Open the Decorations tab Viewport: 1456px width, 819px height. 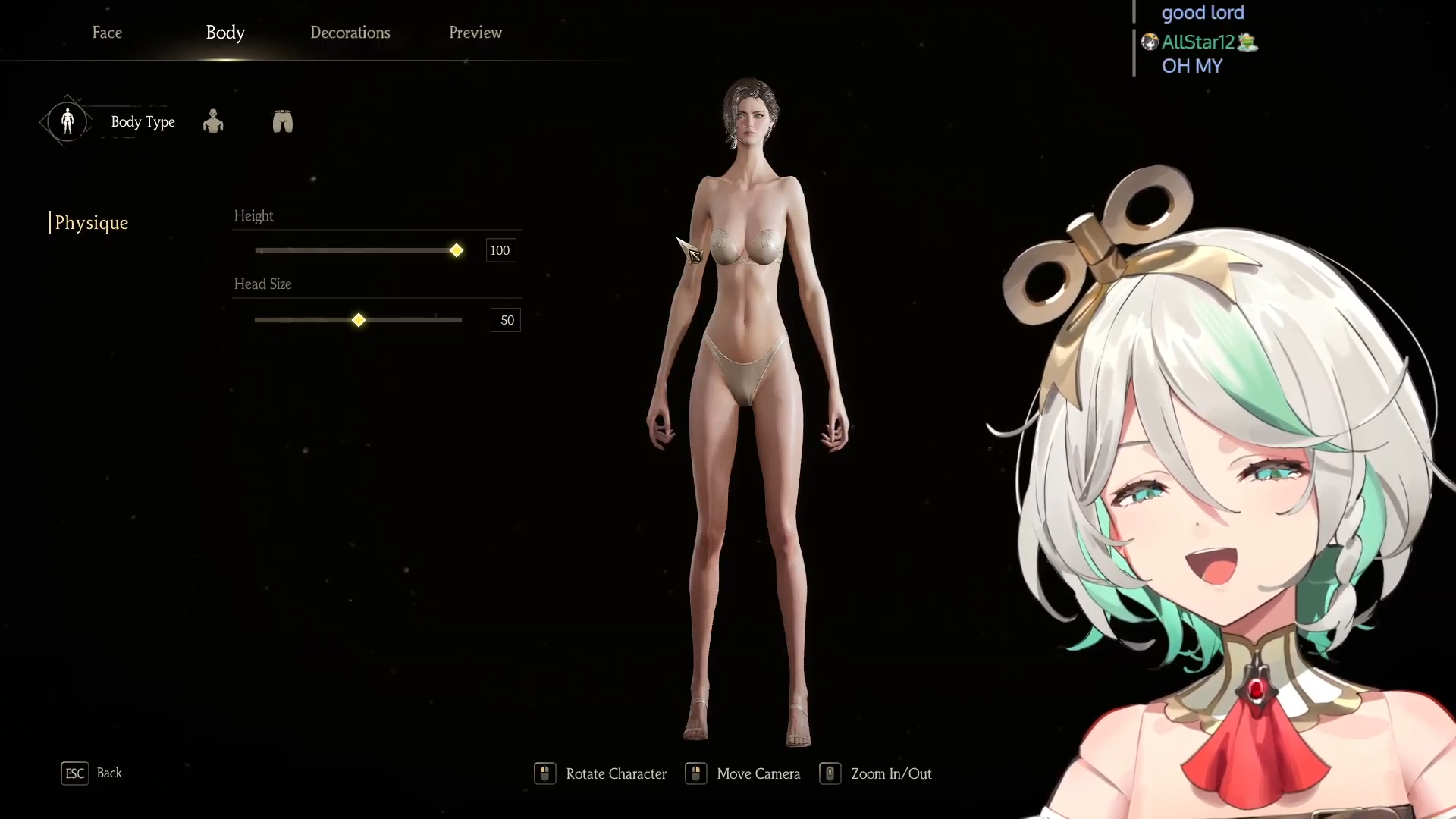tap(350, 33)
